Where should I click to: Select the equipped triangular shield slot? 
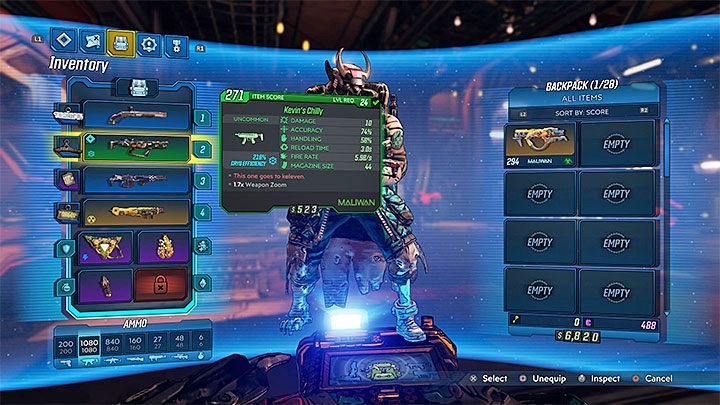108,248
